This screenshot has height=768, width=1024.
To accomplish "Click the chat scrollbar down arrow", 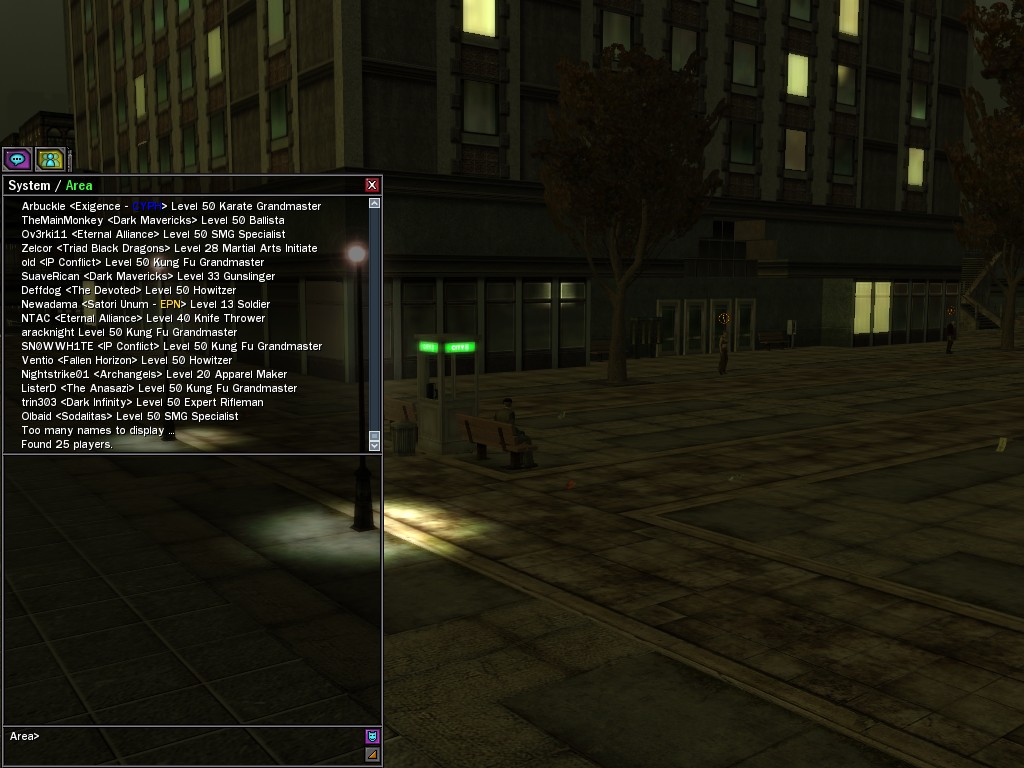I will (x=375, y=445).
